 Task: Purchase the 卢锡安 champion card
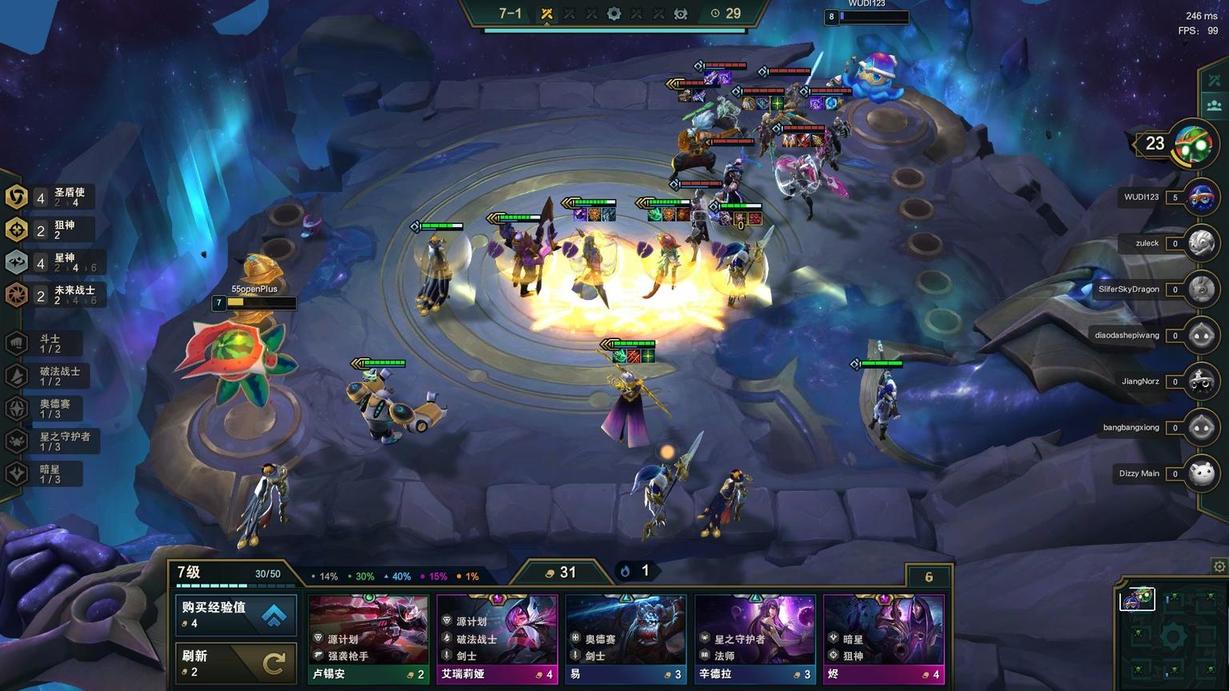(369, 638)
